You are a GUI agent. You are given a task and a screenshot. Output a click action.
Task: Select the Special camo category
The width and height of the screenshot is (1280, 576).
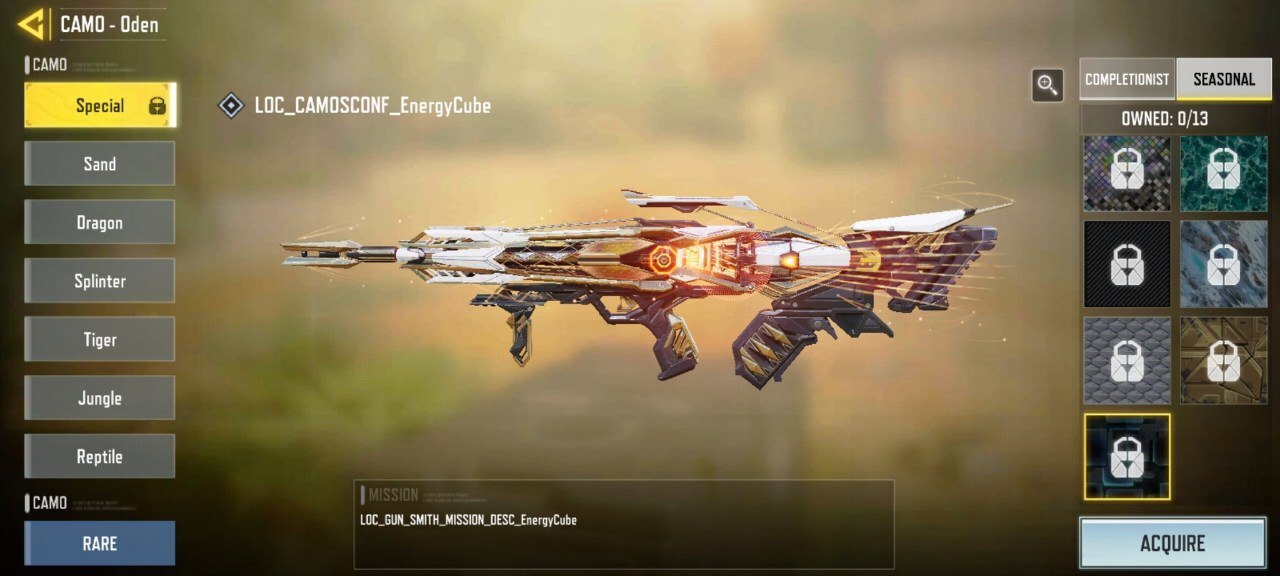(100, 105)
